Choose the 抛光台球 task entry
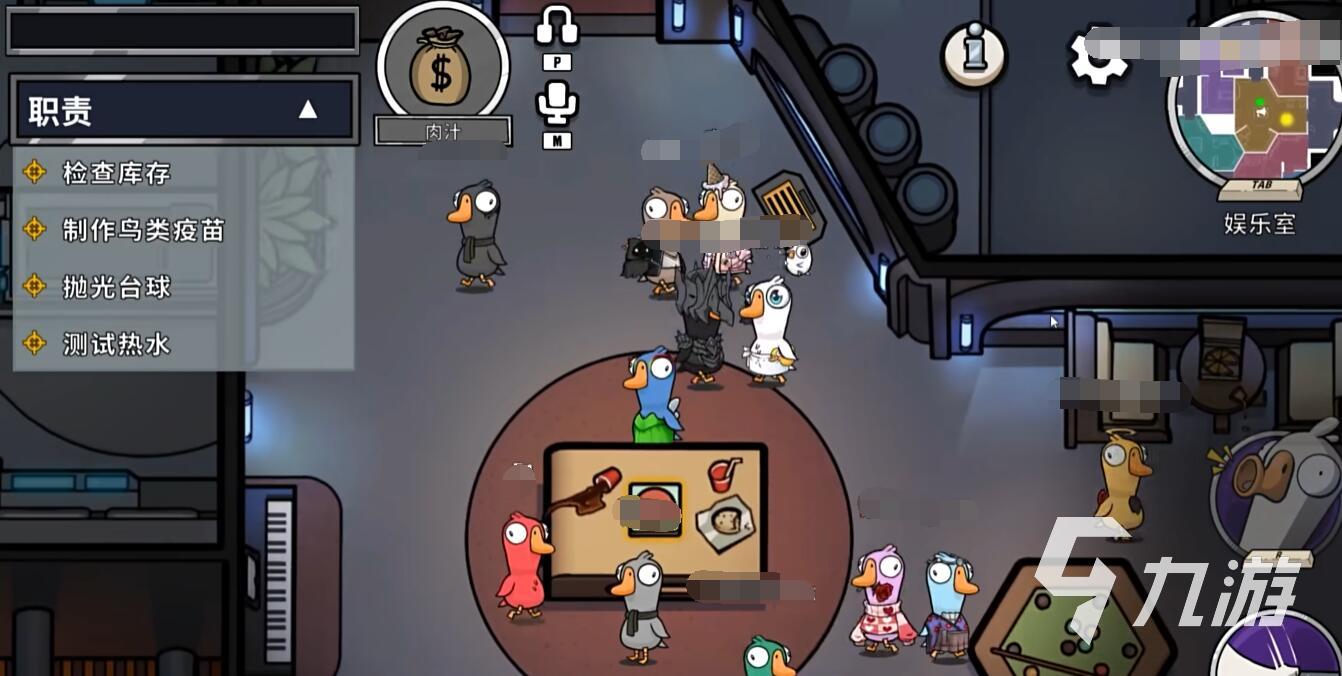 click(x=116, y=287)
